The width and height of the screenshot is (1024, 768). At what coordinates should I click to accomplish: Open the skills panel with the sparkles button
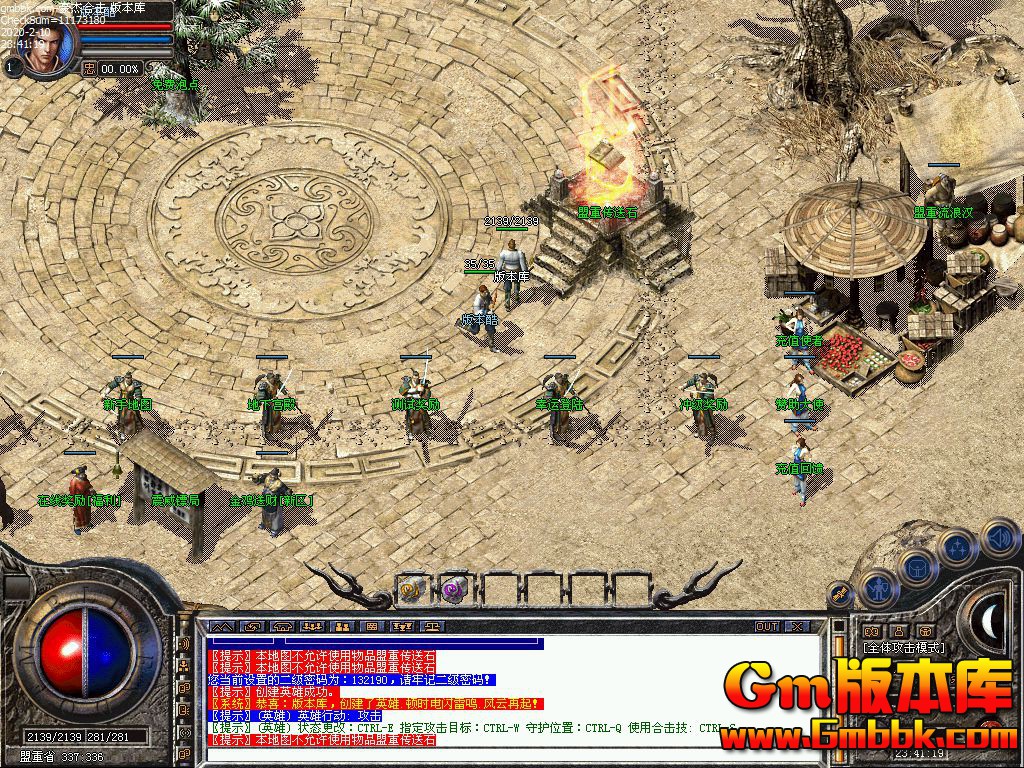958,547
